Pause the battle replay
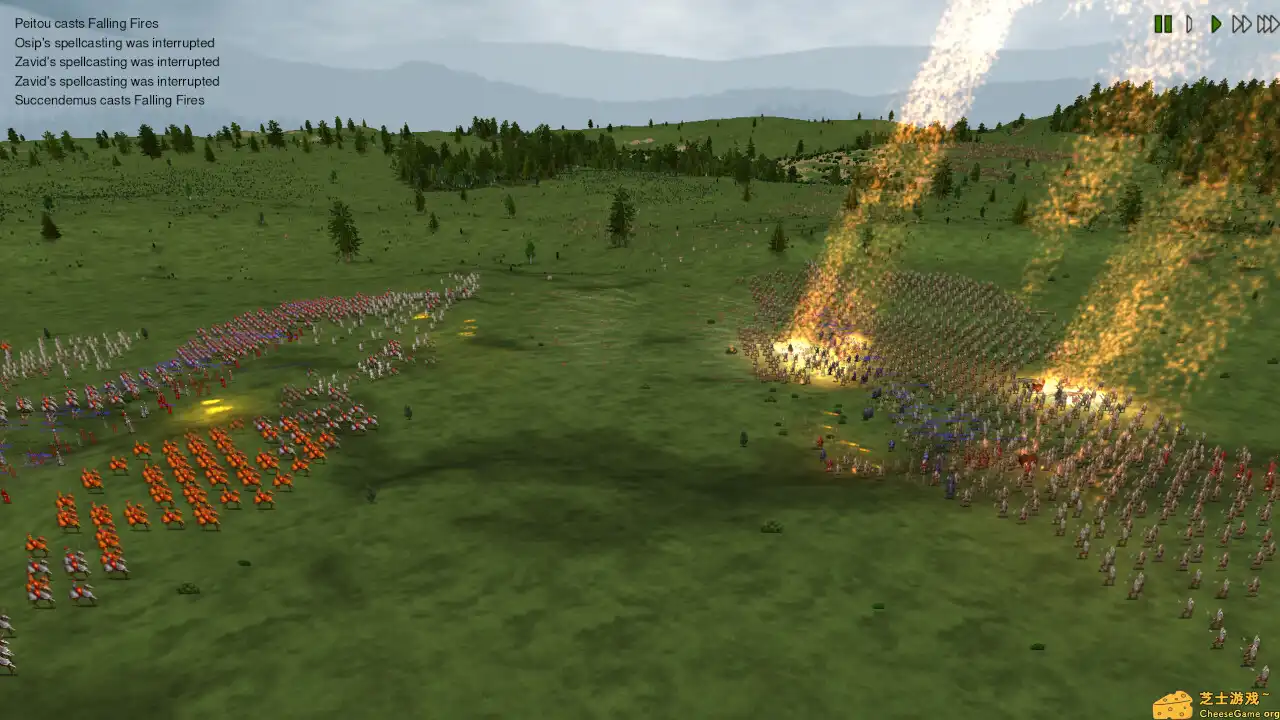This screenshot has height=720, width=1280. point(1163,25)
